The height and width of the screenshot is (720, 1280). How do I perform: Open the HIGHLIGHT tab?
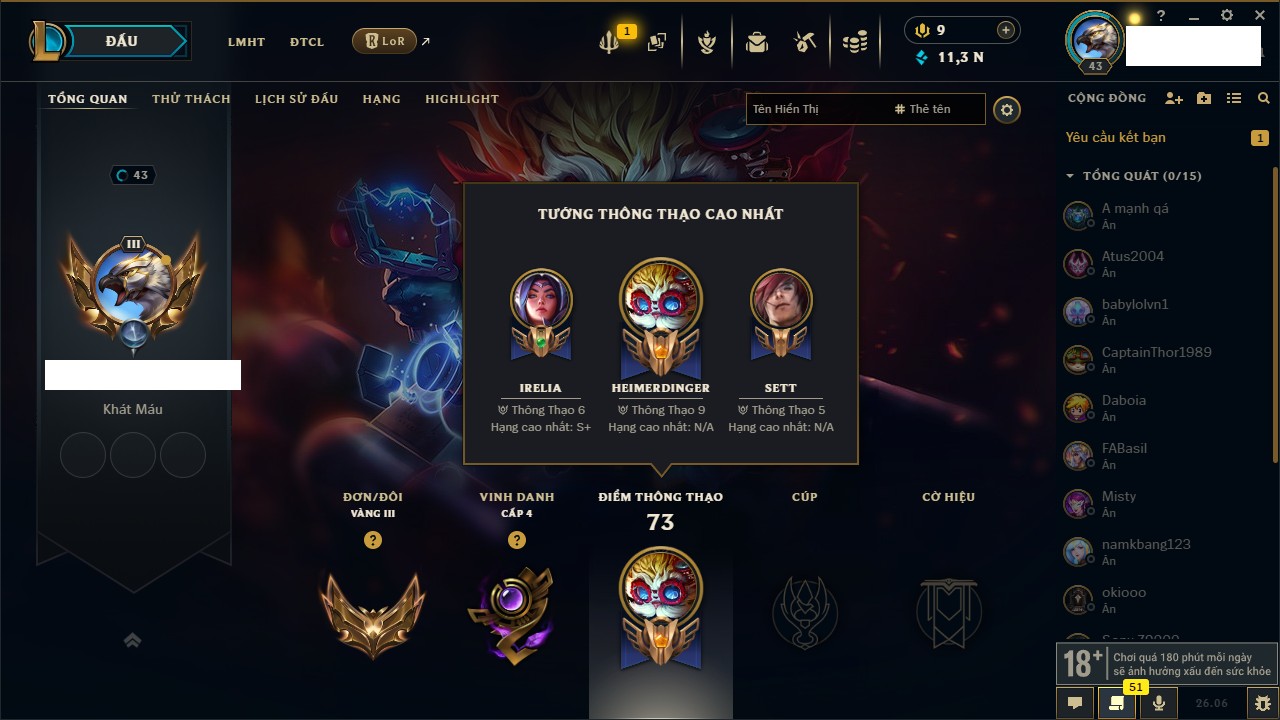point(461,99)
